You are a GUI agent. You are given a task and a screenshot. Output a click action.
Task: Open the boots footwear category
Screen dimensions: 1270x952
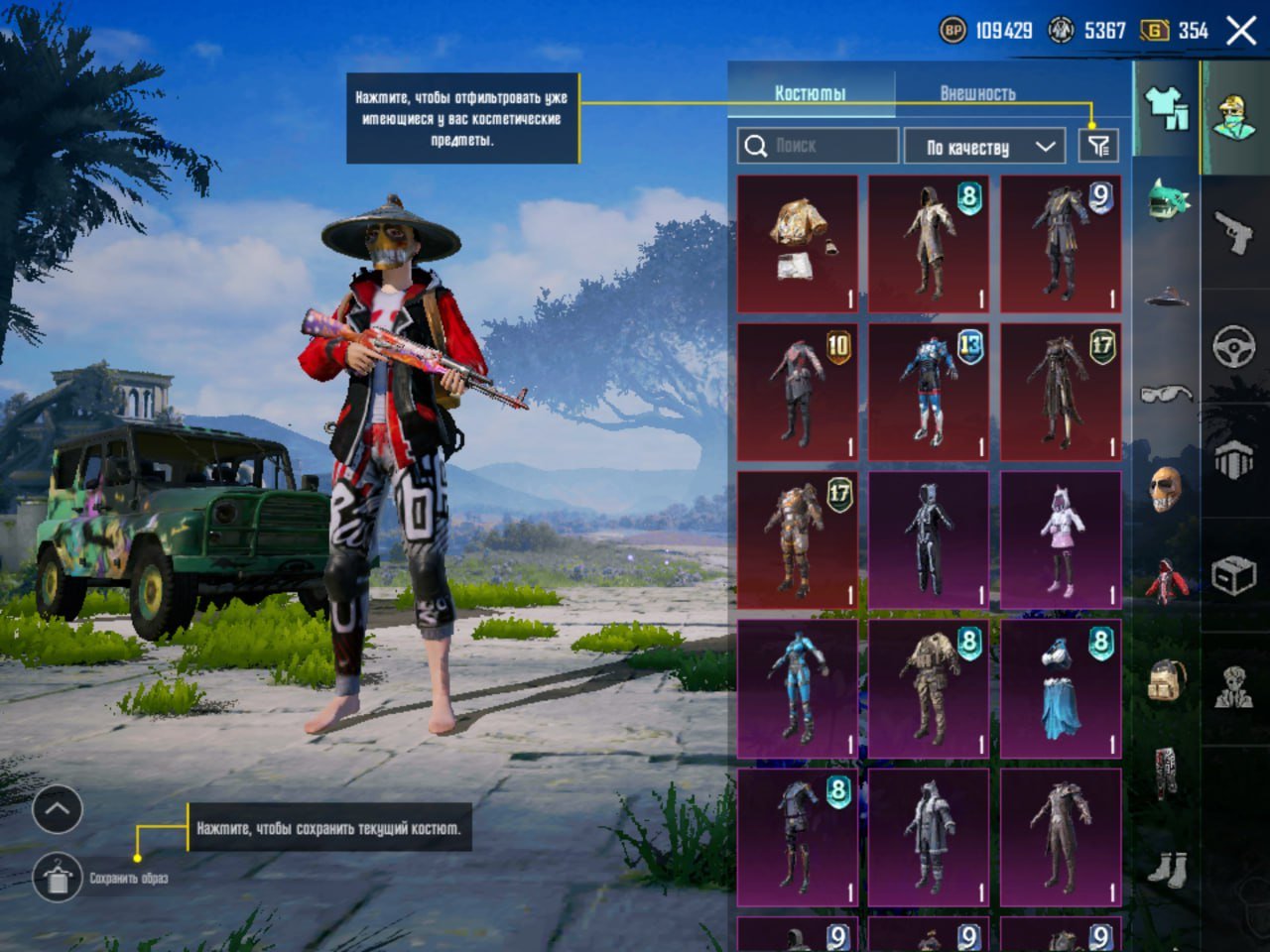pos(1167,870)
